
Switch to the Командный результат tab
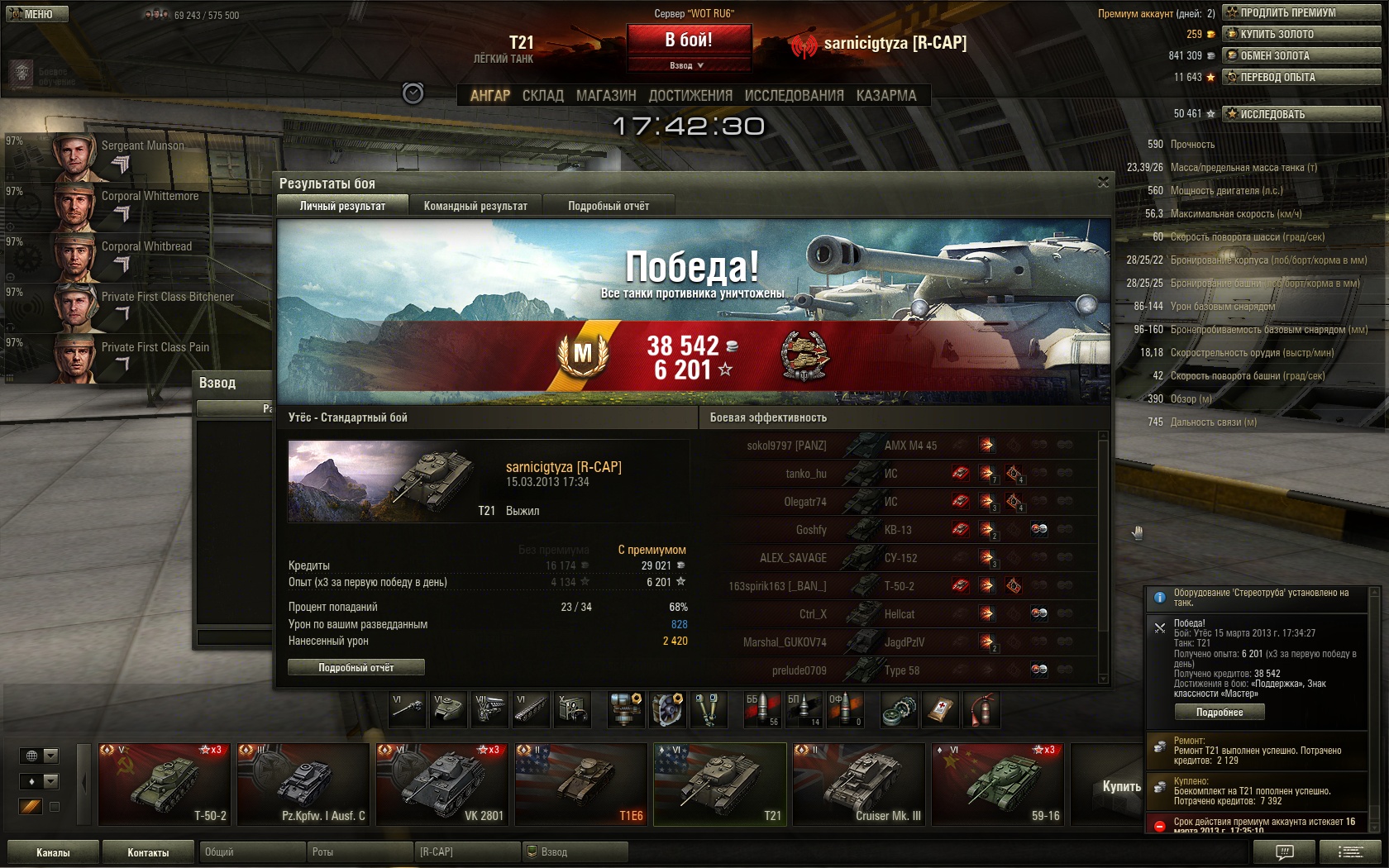(x=475, y=206)
